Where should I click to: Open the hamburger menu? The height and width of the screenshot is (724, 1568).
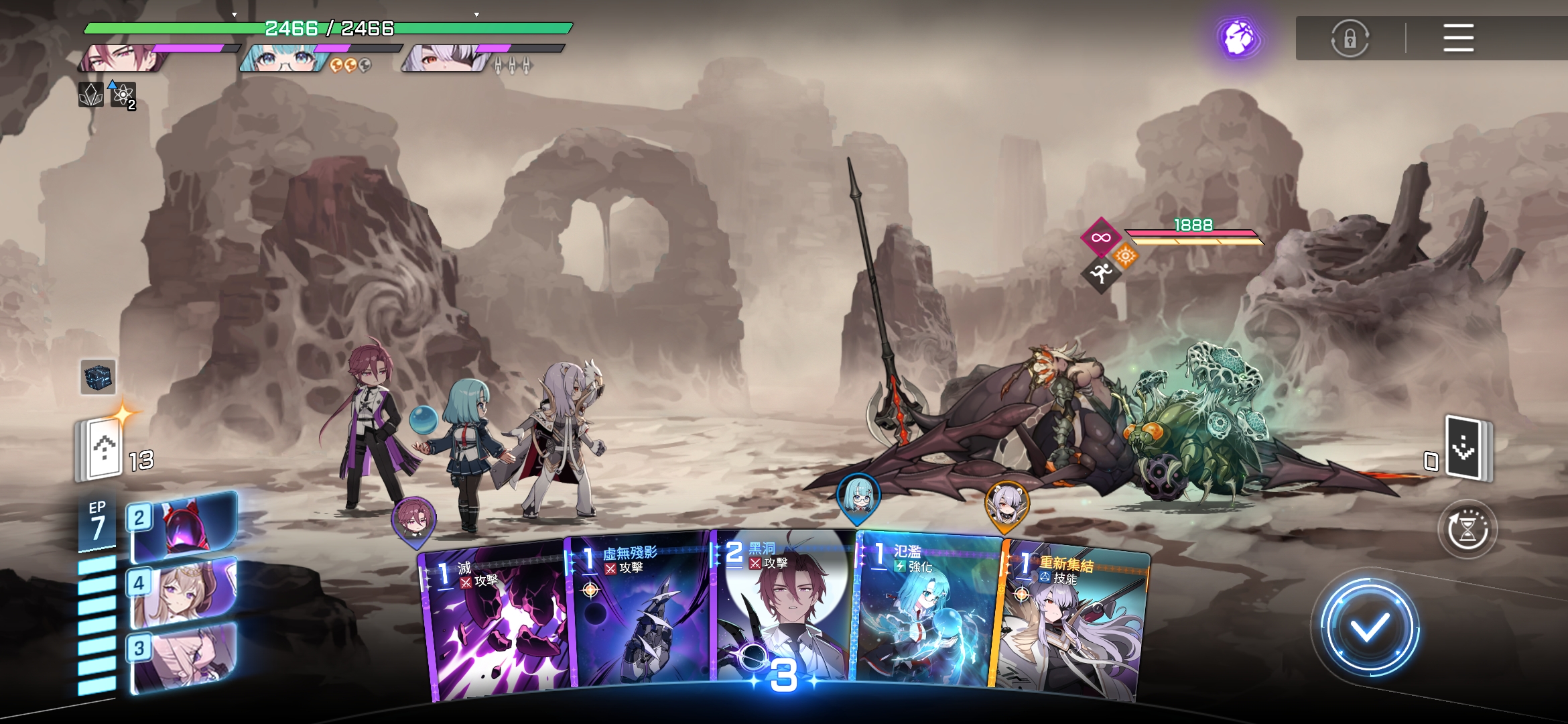click(1458, 38)
